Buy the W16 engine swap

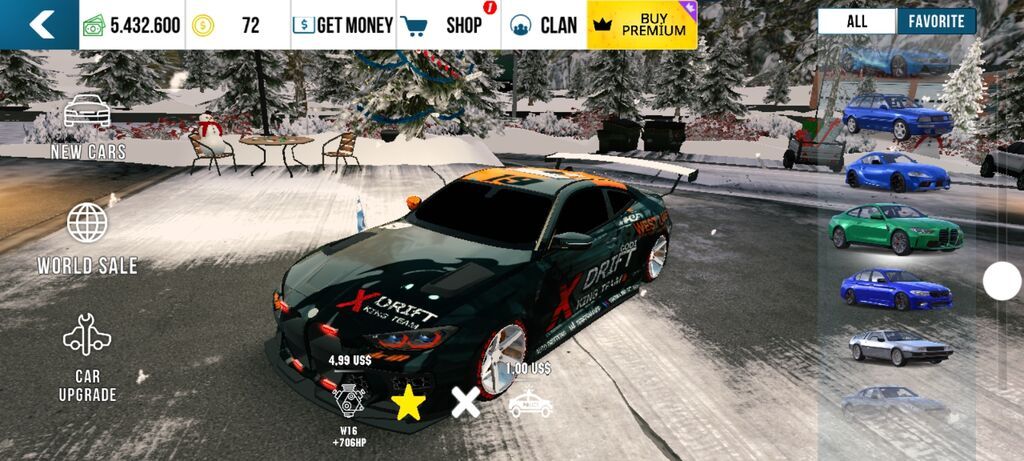pos(350,397)
